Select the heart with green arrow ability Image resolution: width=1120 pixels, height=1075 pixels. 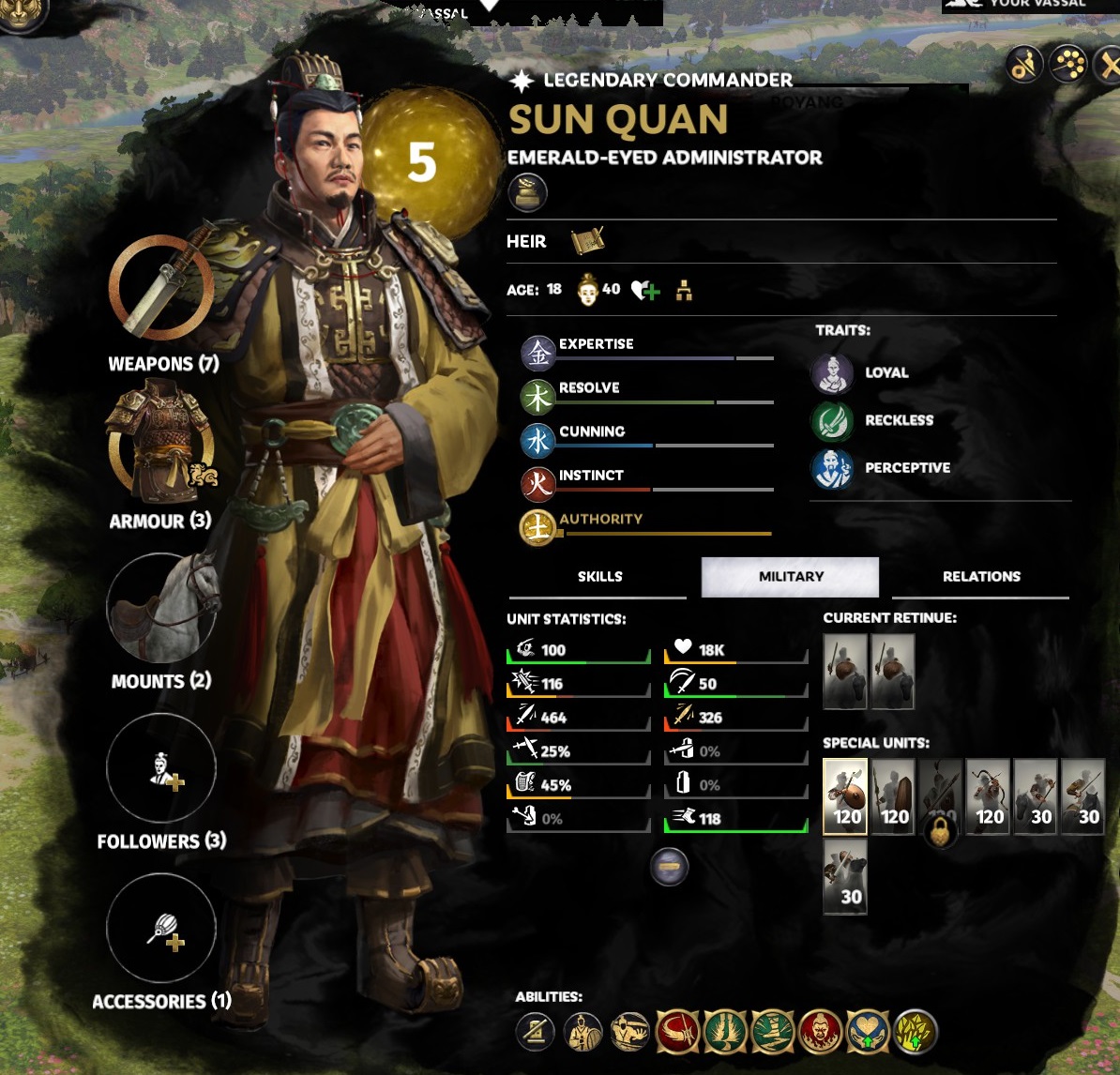[x=868, y=1032]
